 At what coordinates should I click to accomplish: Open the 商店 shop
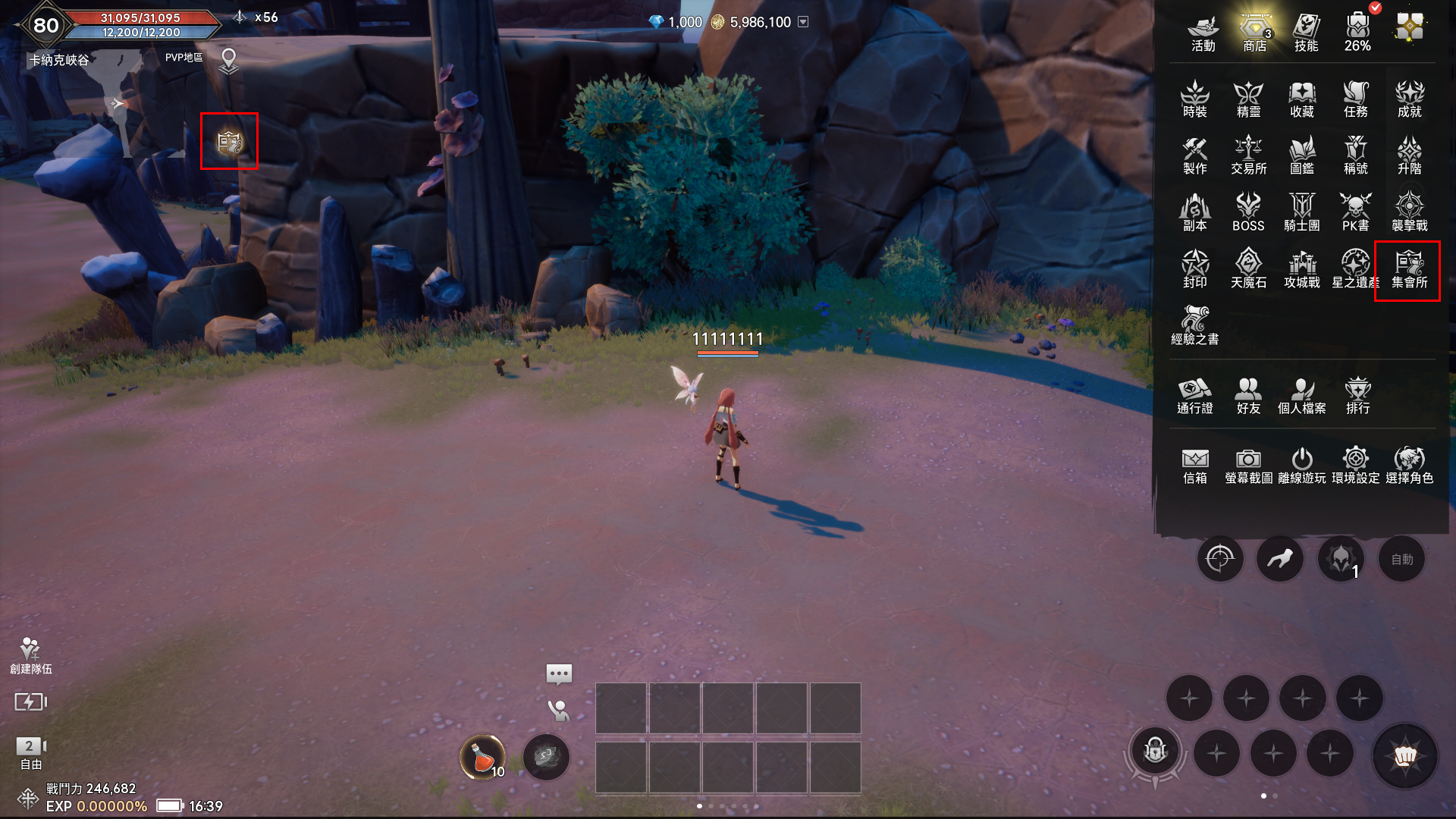tap(1255, 33)
